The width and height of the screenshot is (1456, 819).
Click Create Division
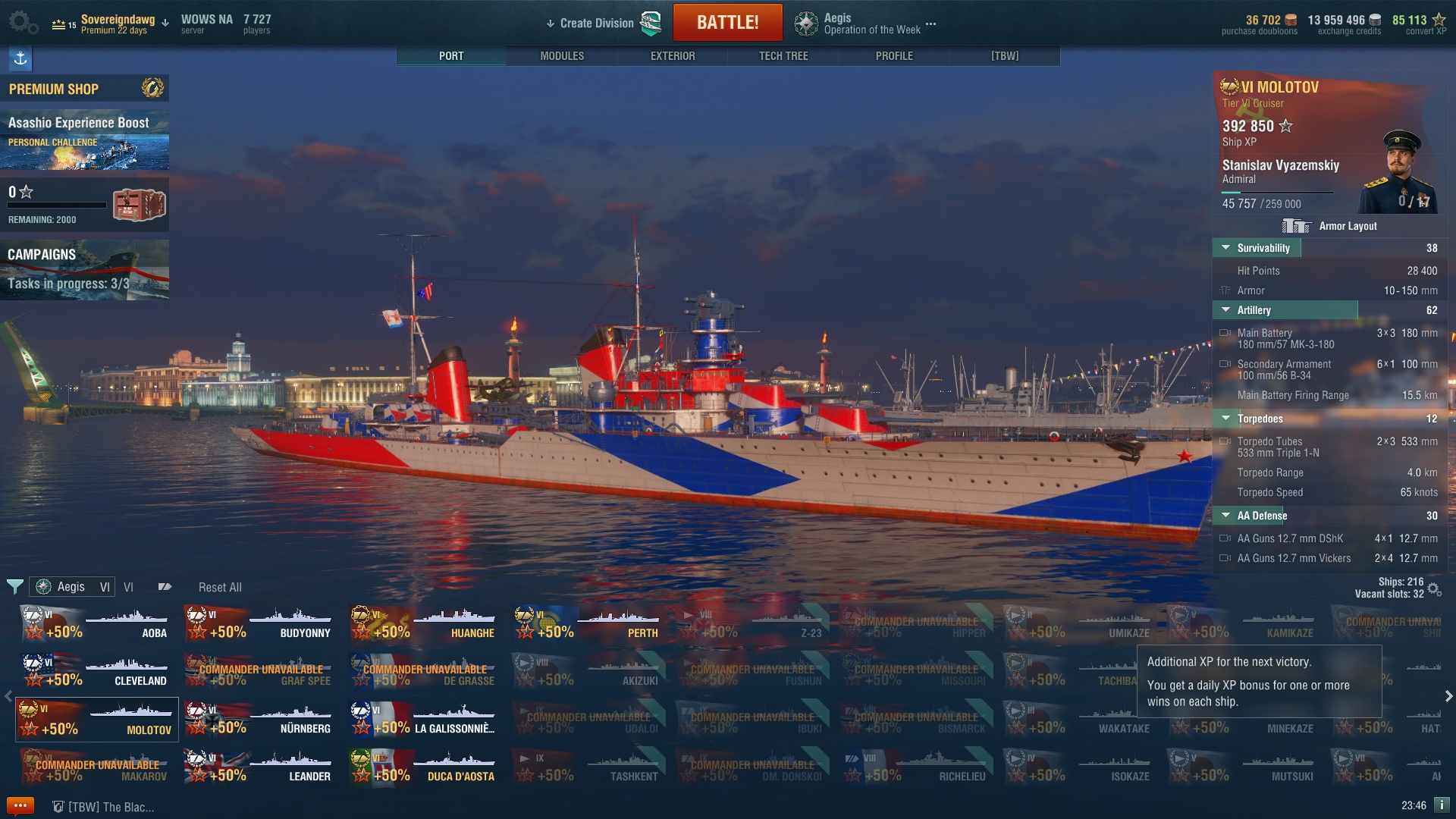pyautogui.click(x=596, y=24)
